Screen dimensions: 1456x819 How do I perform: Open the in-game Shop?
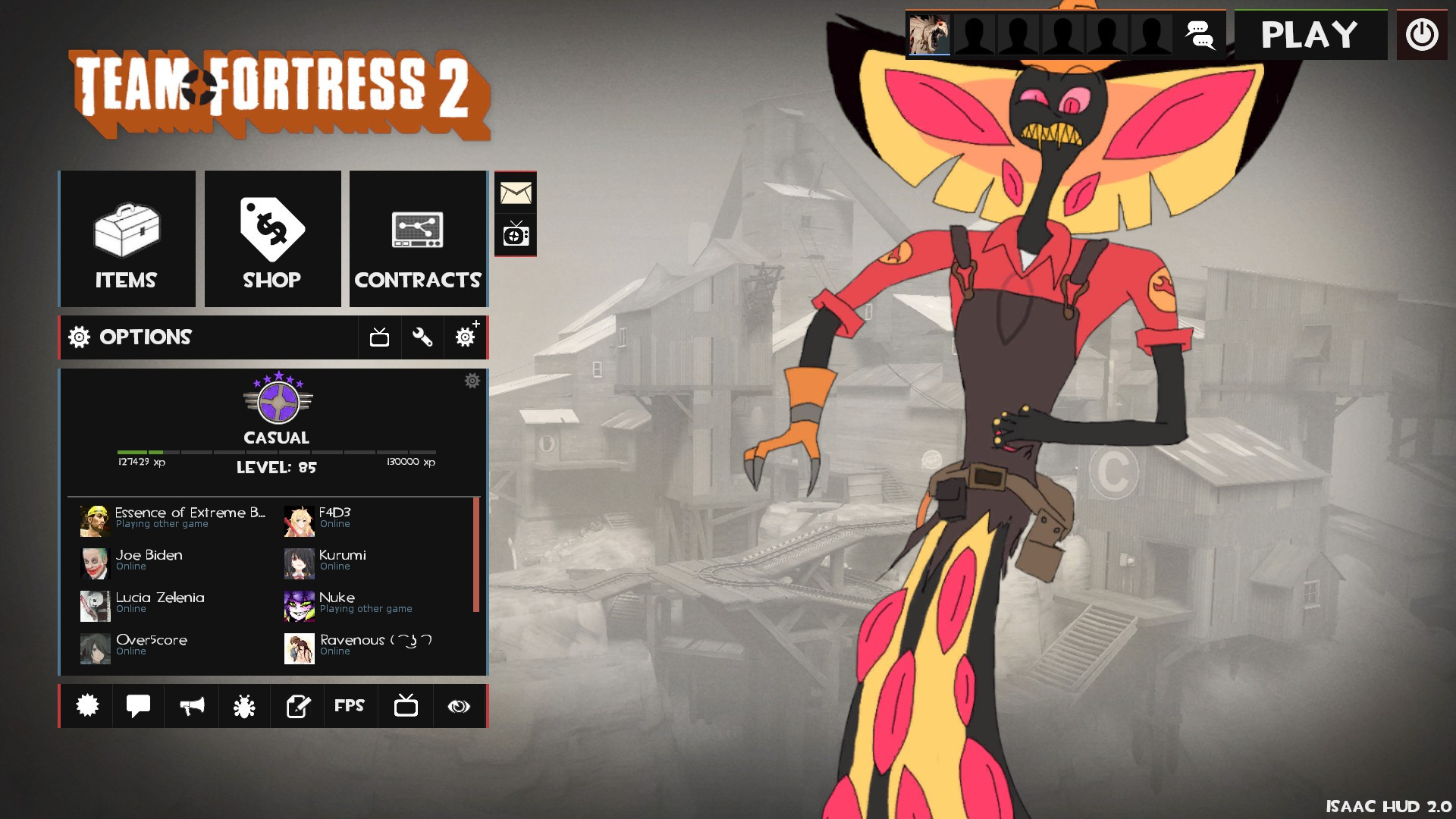(x=272, y=238)
